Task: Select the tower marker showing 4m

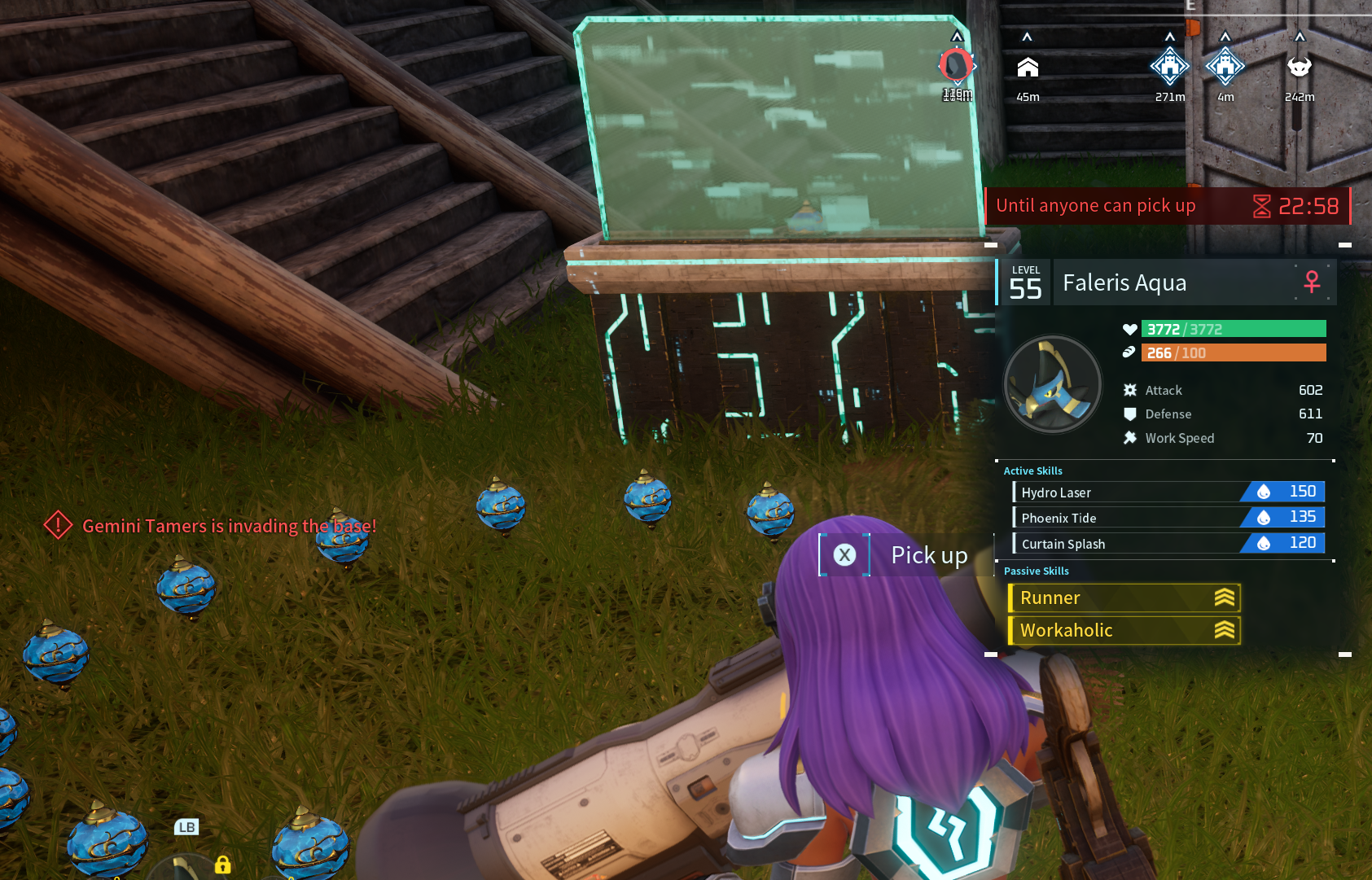Action: (x=1225, y=67)
